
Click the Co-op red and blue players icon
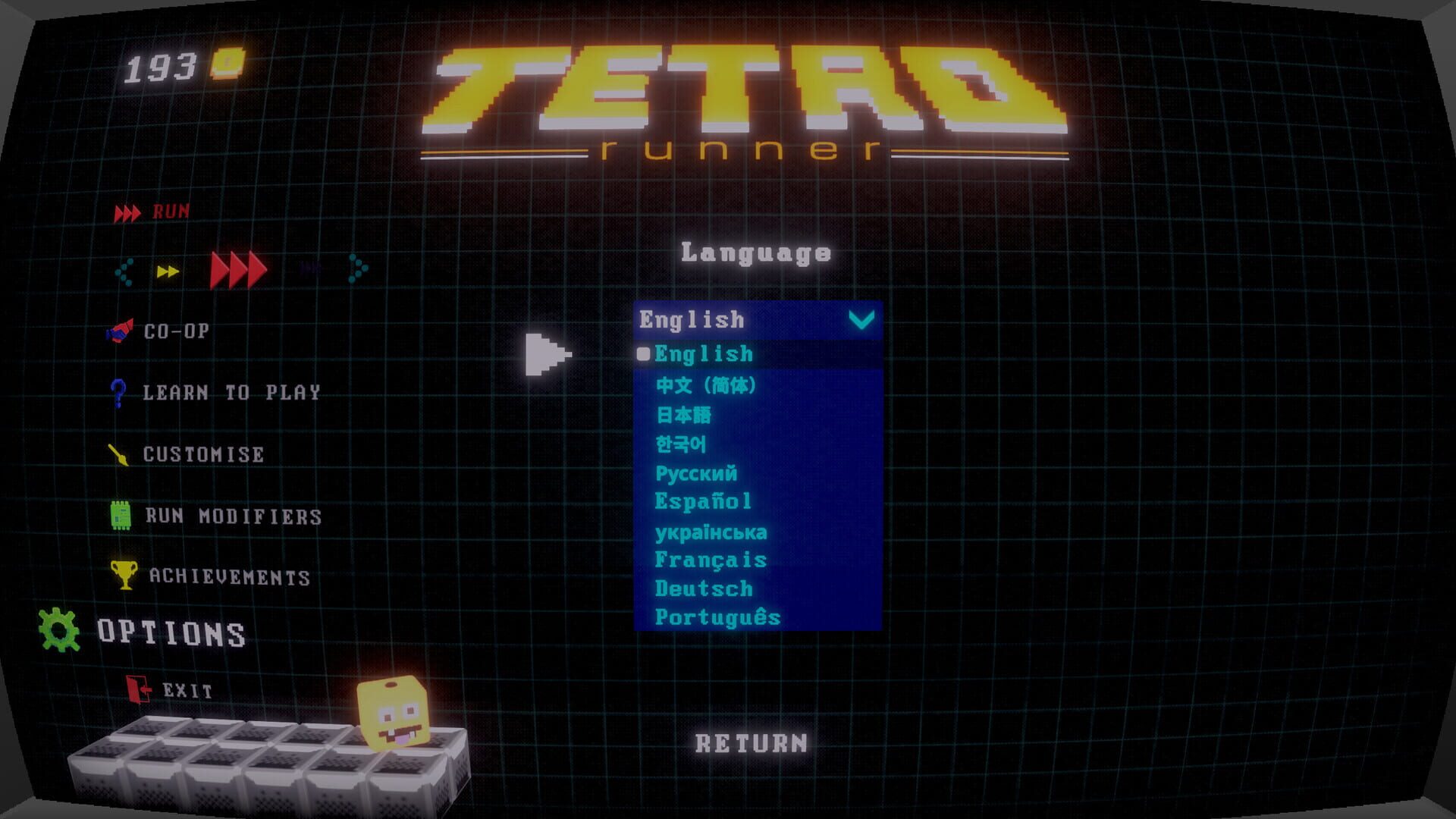pyautogui.click(x=120, y=331)
